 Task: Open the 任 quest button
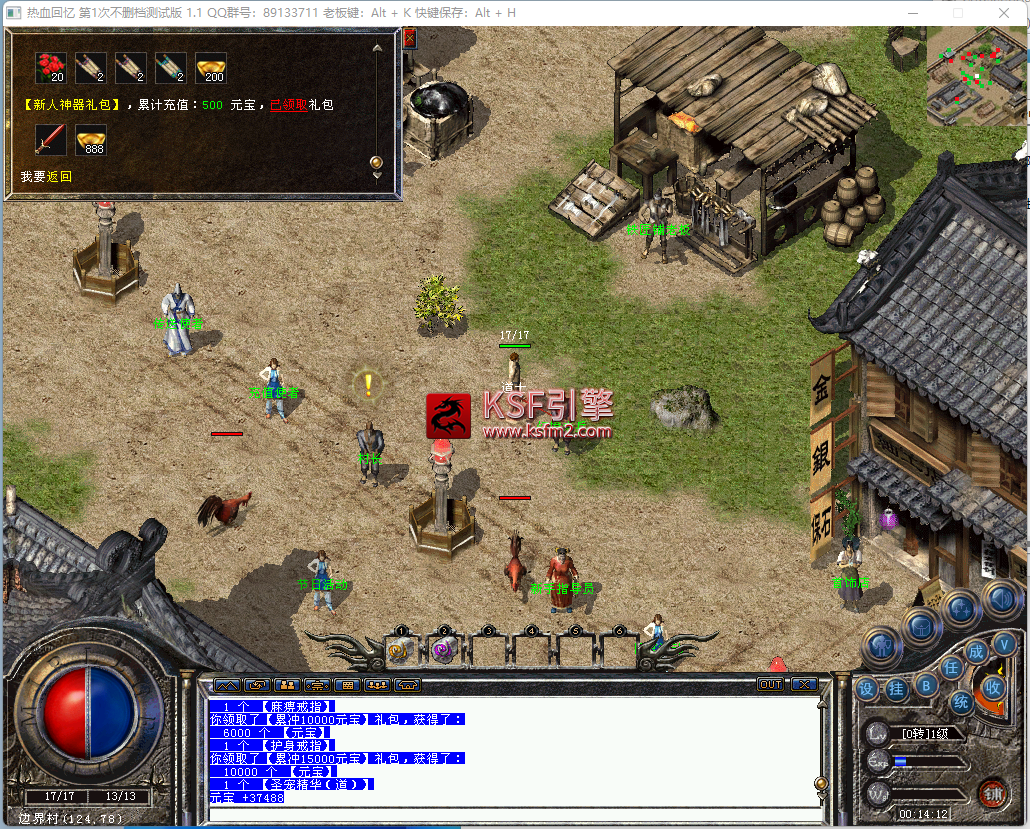[952, 667]
